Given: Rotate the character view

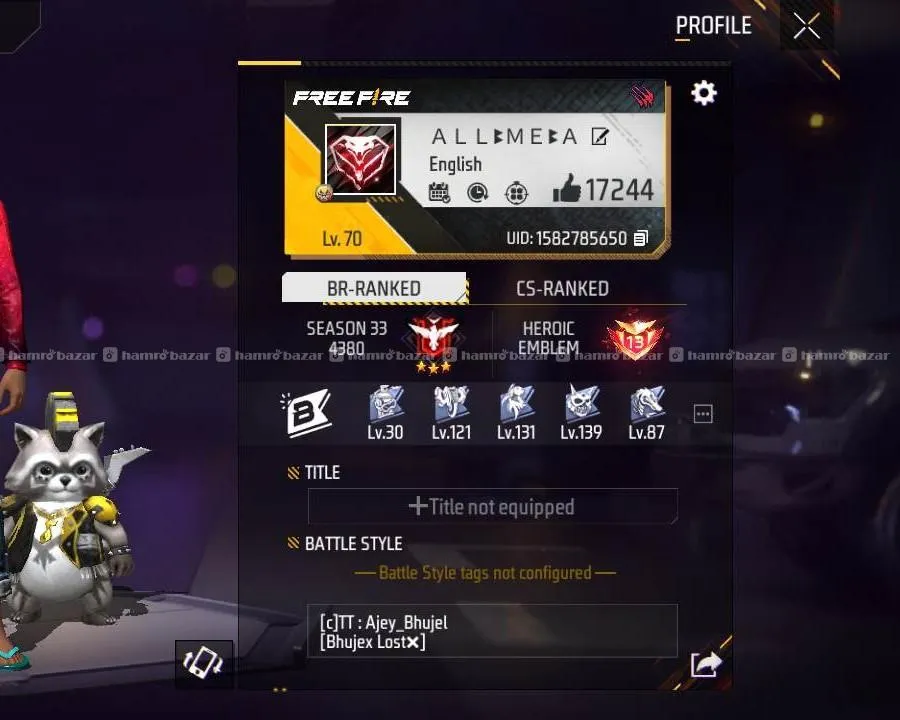Looking at the screenshot, I should tap(203, 662).
